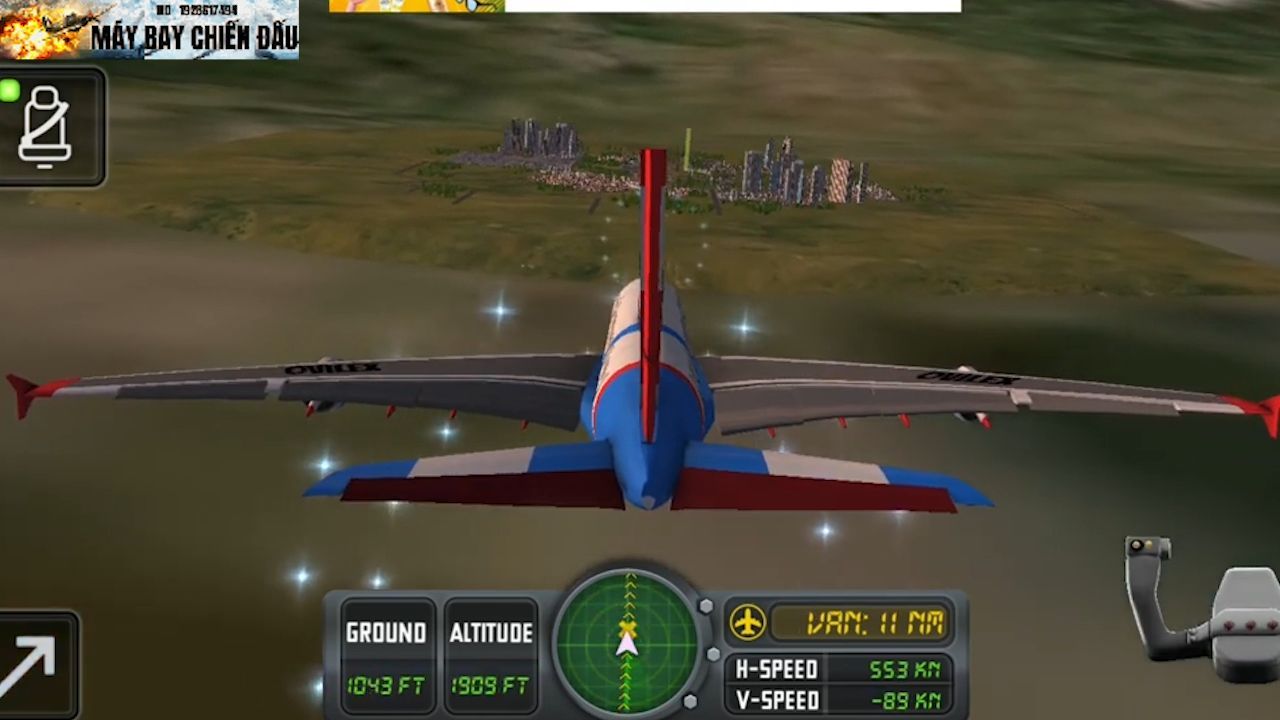Toggle the seatbelt sign button

[47, 126]
